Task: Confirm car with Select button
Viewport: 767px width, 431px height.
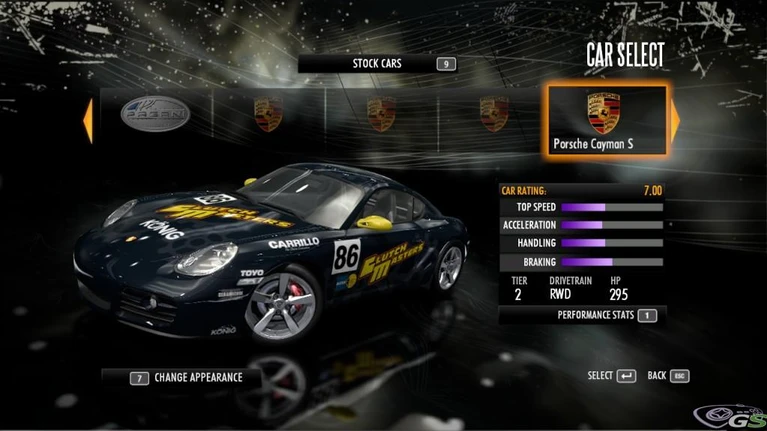Action: (612, 376)
